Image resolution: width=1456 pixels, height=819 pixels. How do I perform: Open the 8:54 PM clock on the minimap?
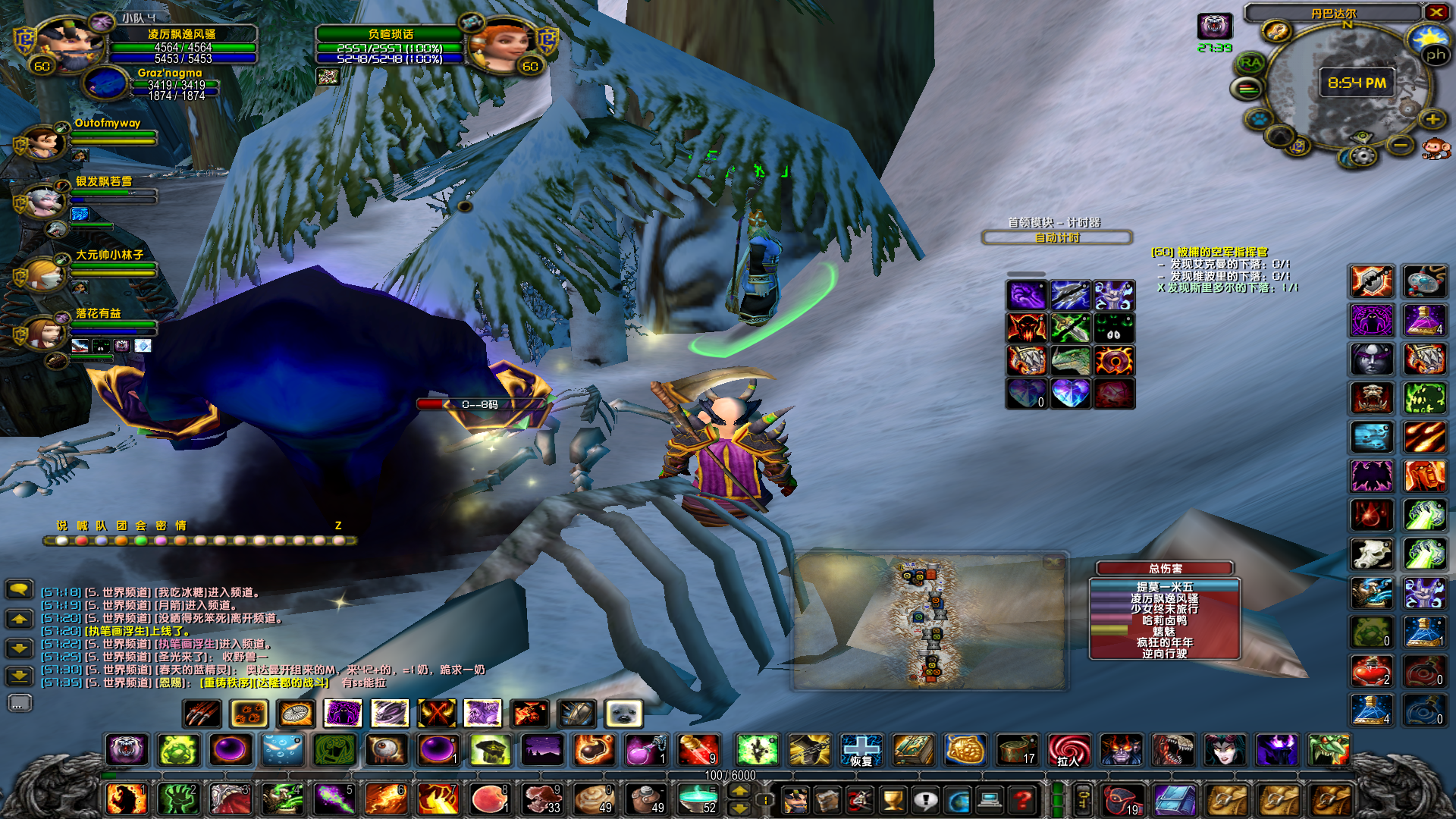click(x=1357, y=83)
